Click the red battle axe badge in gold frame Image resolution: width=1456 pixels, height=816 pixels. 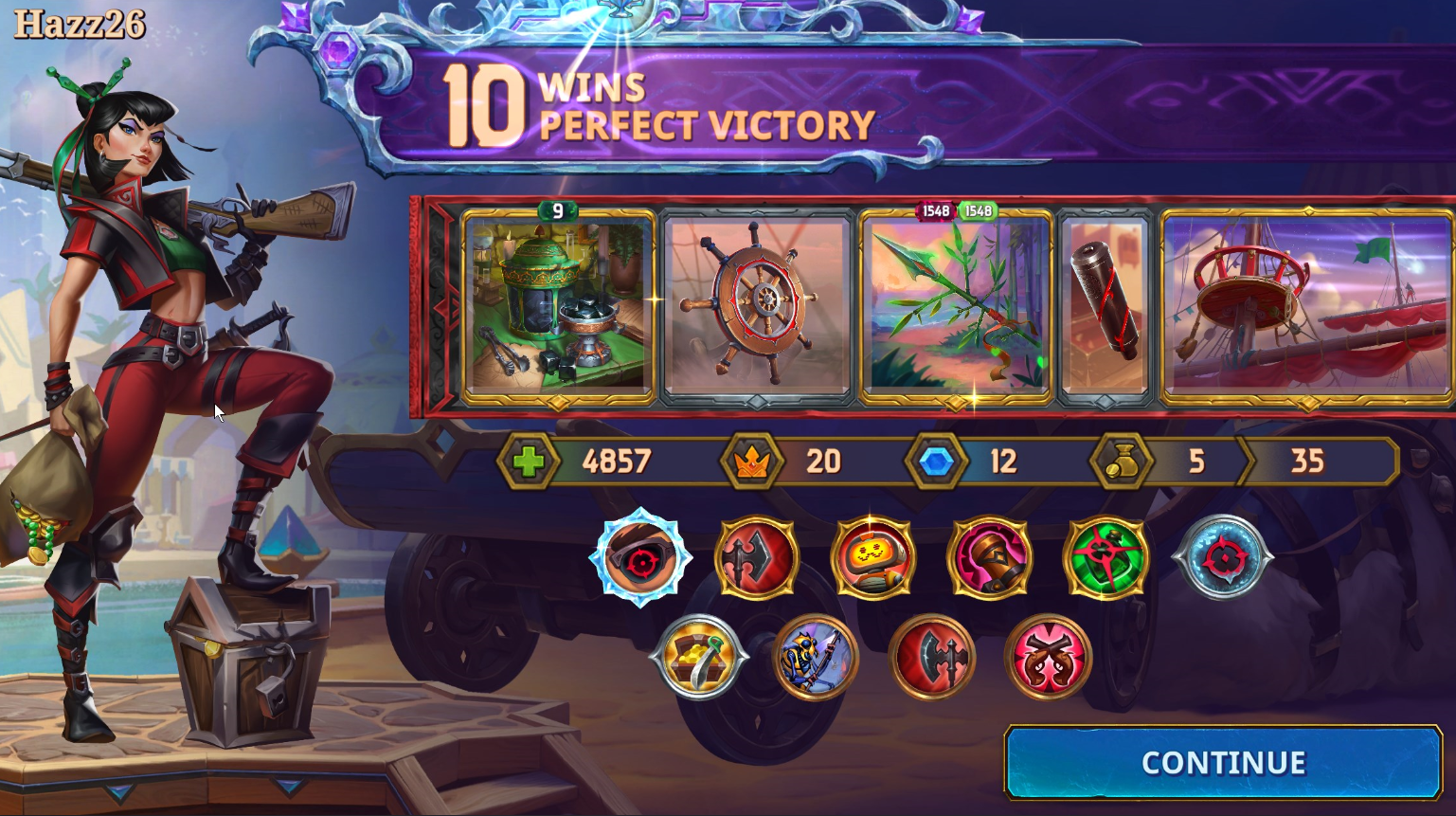(x=756, y=558)
